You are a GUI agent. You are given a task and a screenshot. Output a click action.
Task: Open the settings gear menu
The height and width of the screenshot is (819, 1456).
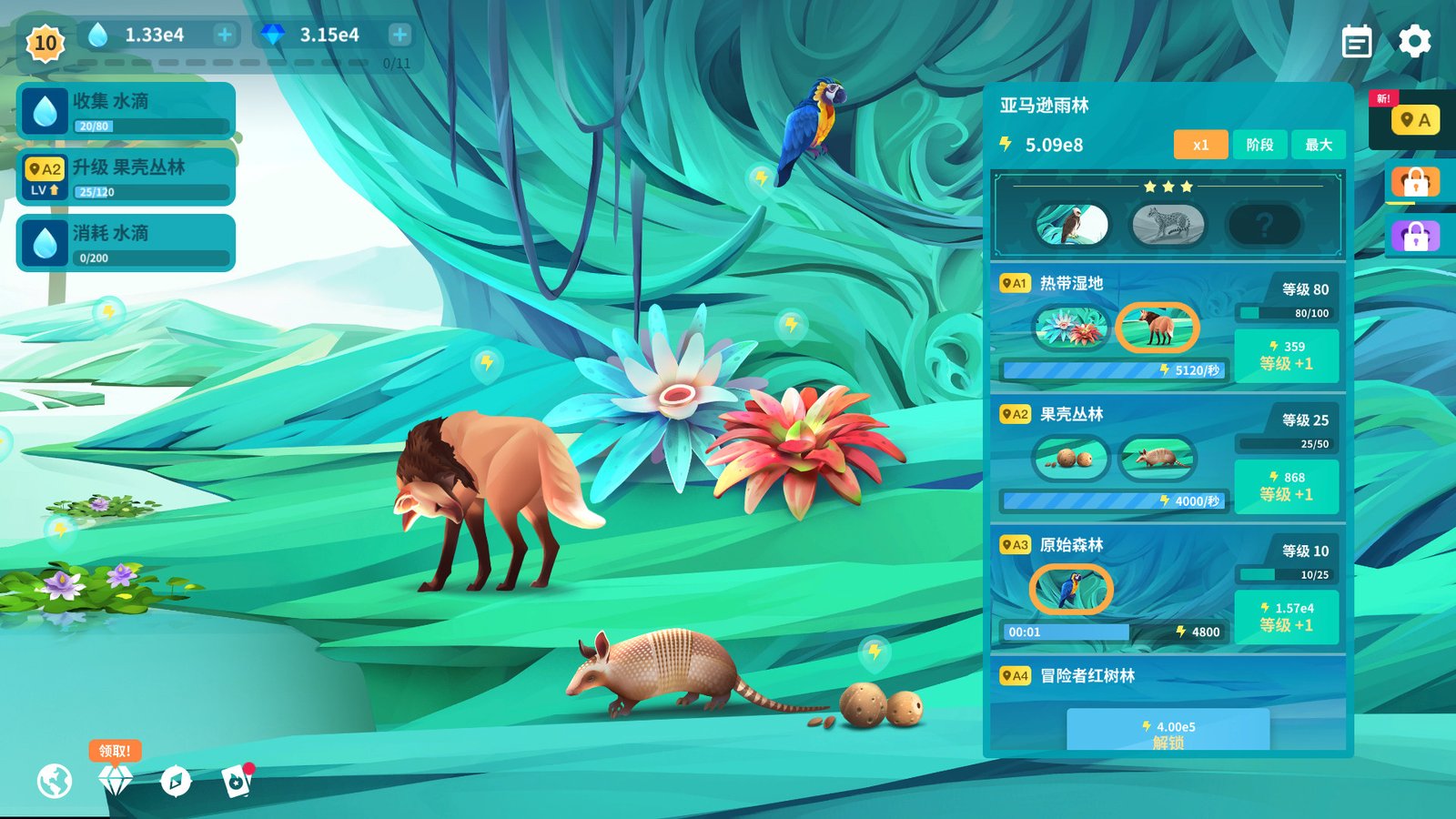(x=1414, y=42)
